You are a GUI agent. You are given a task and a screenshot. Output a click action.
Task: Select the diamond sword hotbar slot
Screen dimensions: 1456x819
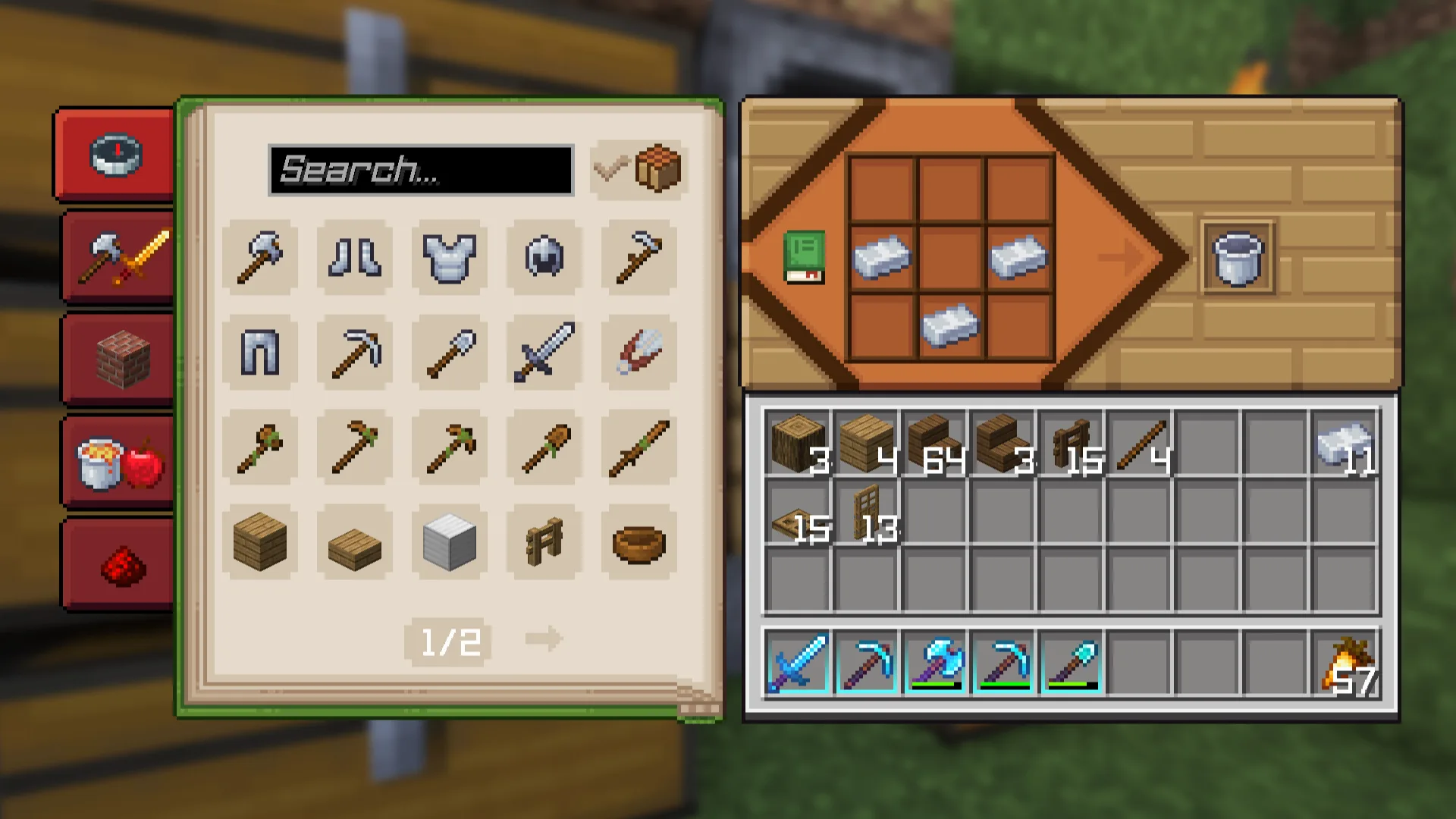coord(797,664)
